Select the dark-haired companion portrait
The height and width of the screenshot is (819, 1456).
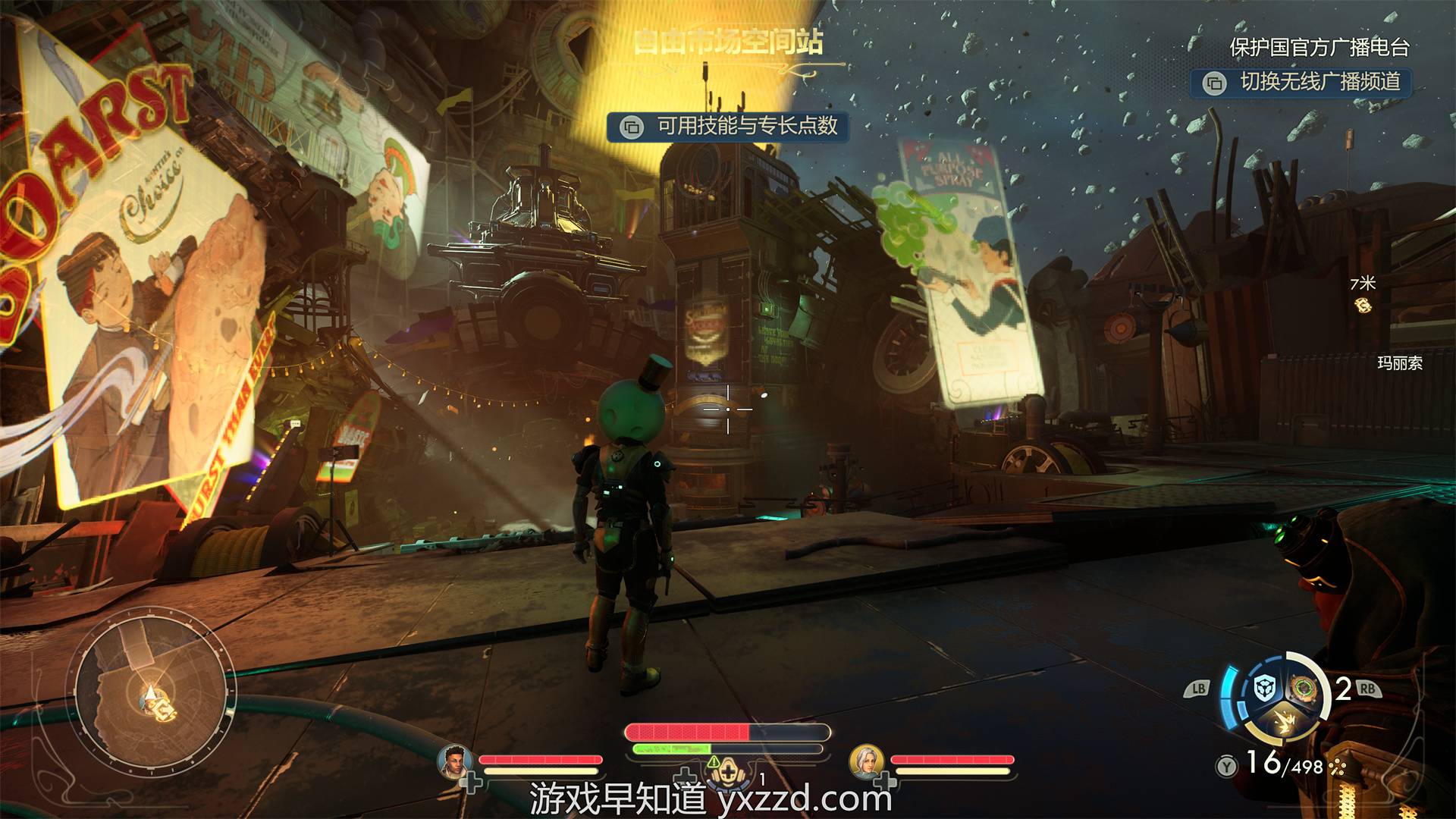tap(454, 761)
